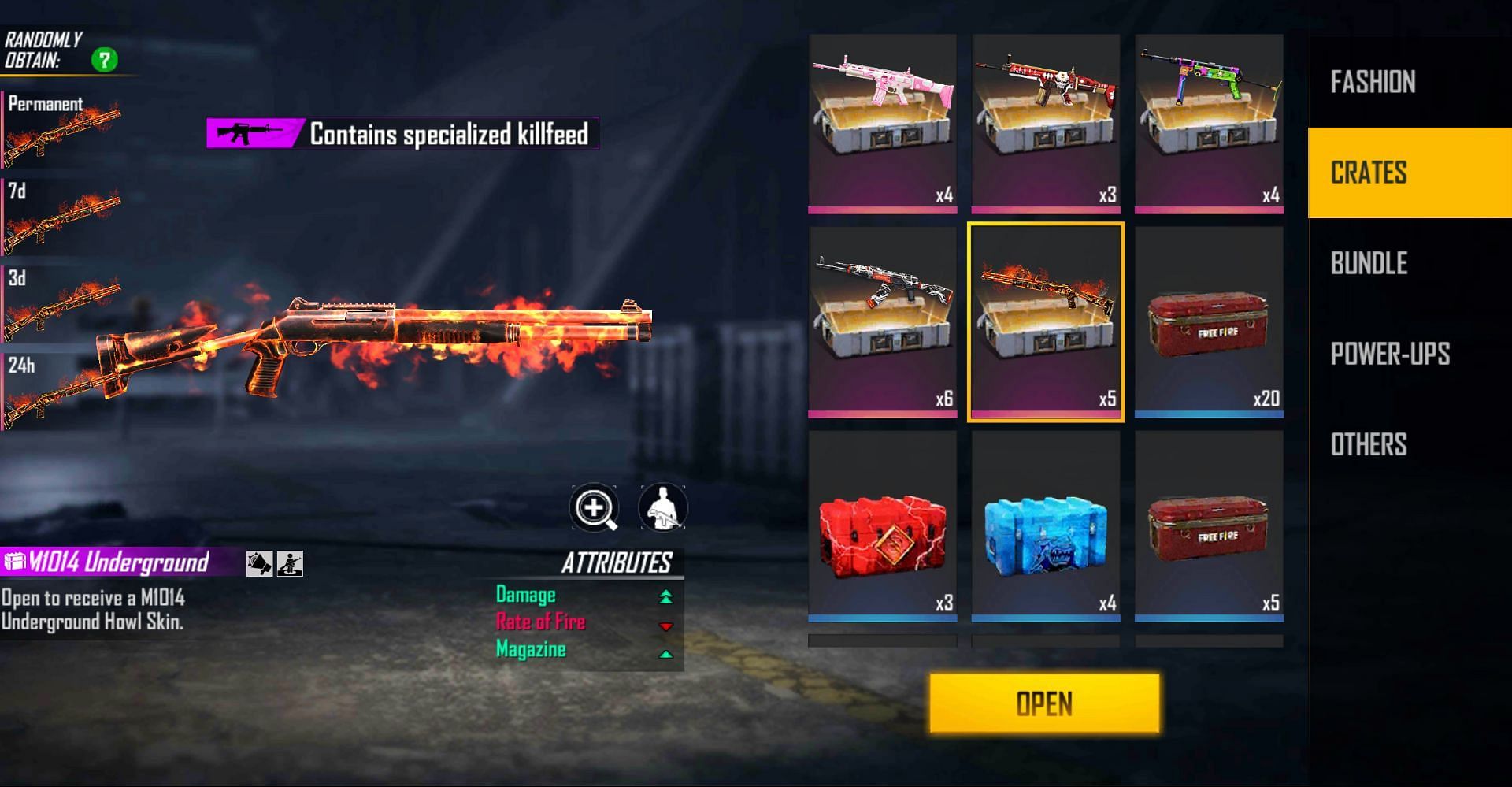Select the red Free Fire box with x5

click(1209, 525)
